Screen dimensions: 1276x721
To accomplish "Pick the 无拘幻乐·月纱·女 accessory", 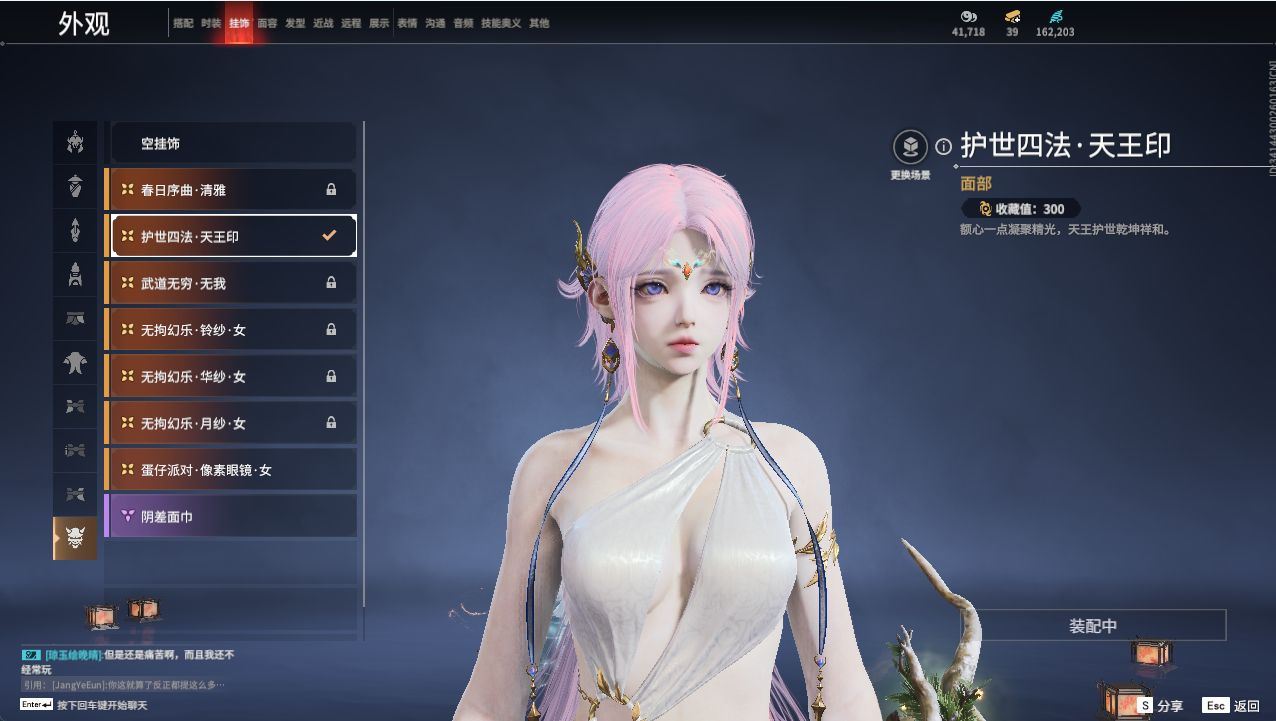I will pos(231,423).
